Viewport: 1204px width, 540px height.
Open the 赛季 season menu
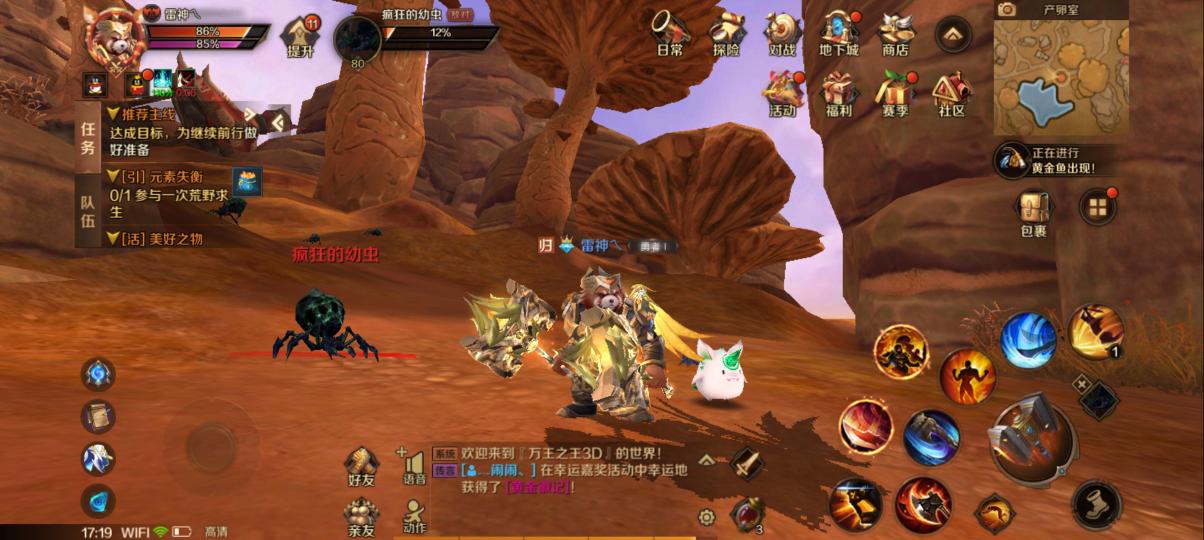[895, 94]
